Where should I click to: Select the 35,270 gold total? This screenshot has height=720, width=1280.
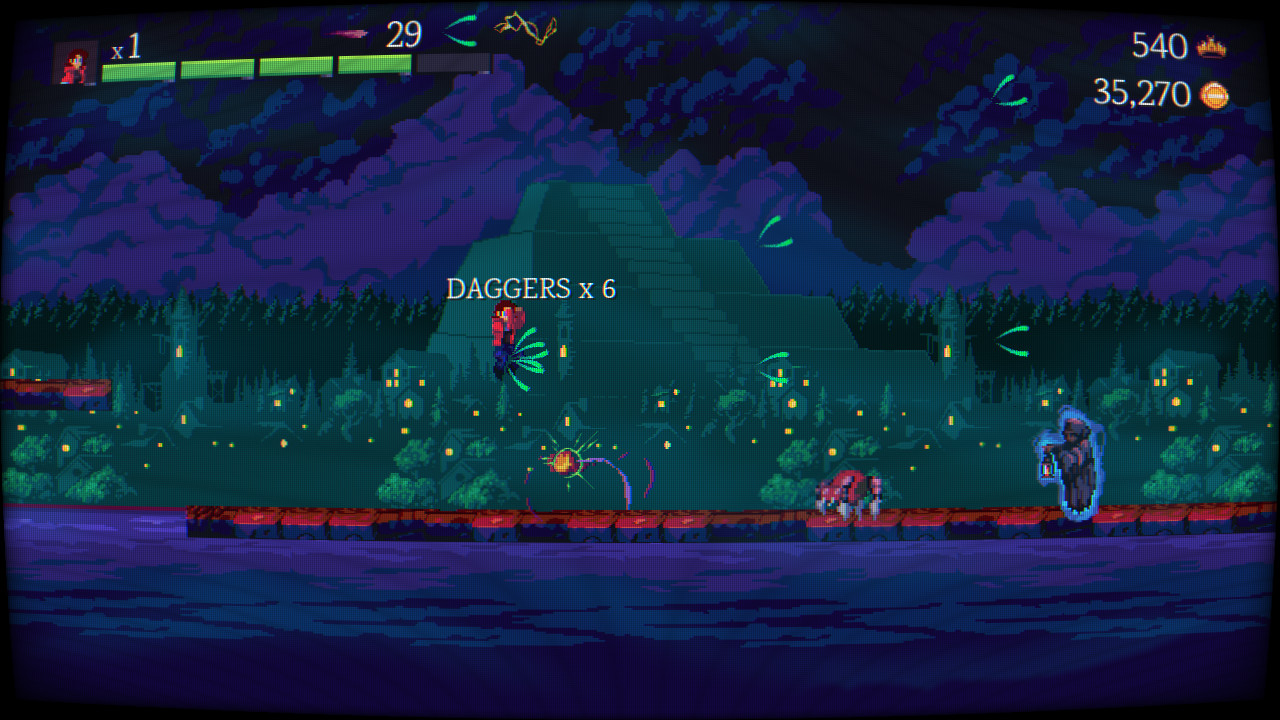(x=1140, y=96)
